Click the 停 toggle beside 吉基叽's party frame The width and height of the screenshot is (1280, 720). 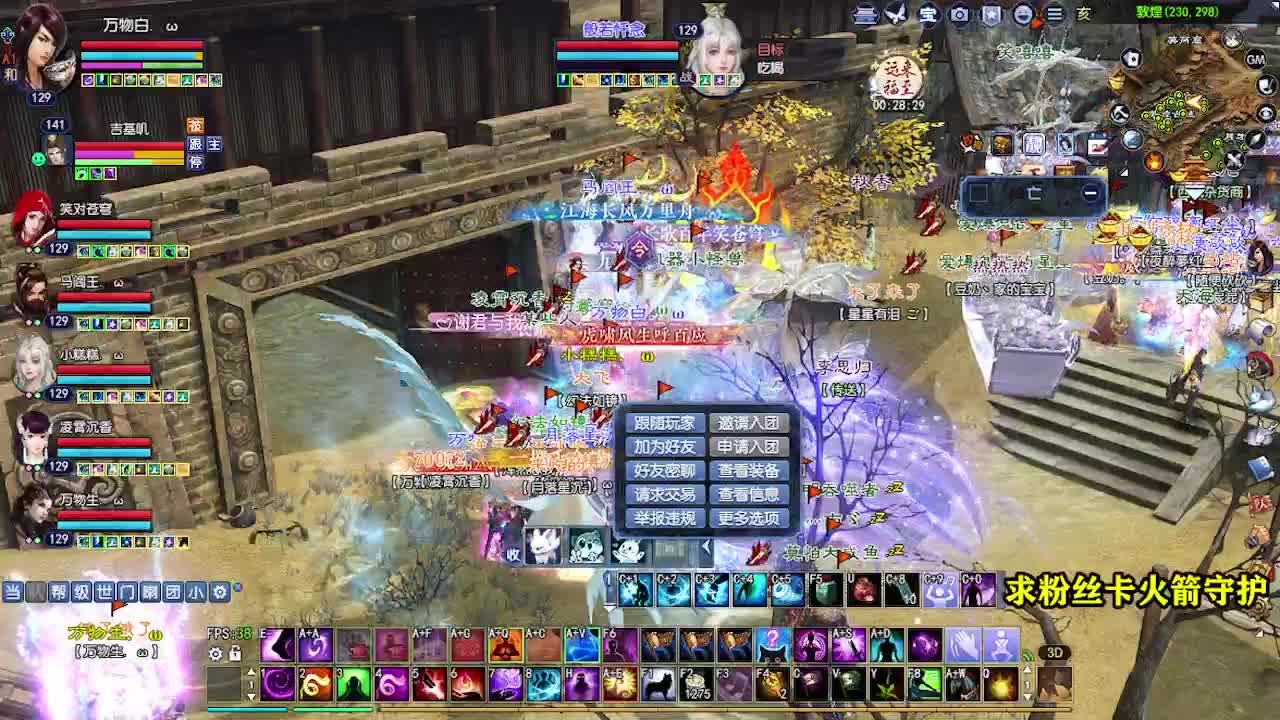pos(197,163)
